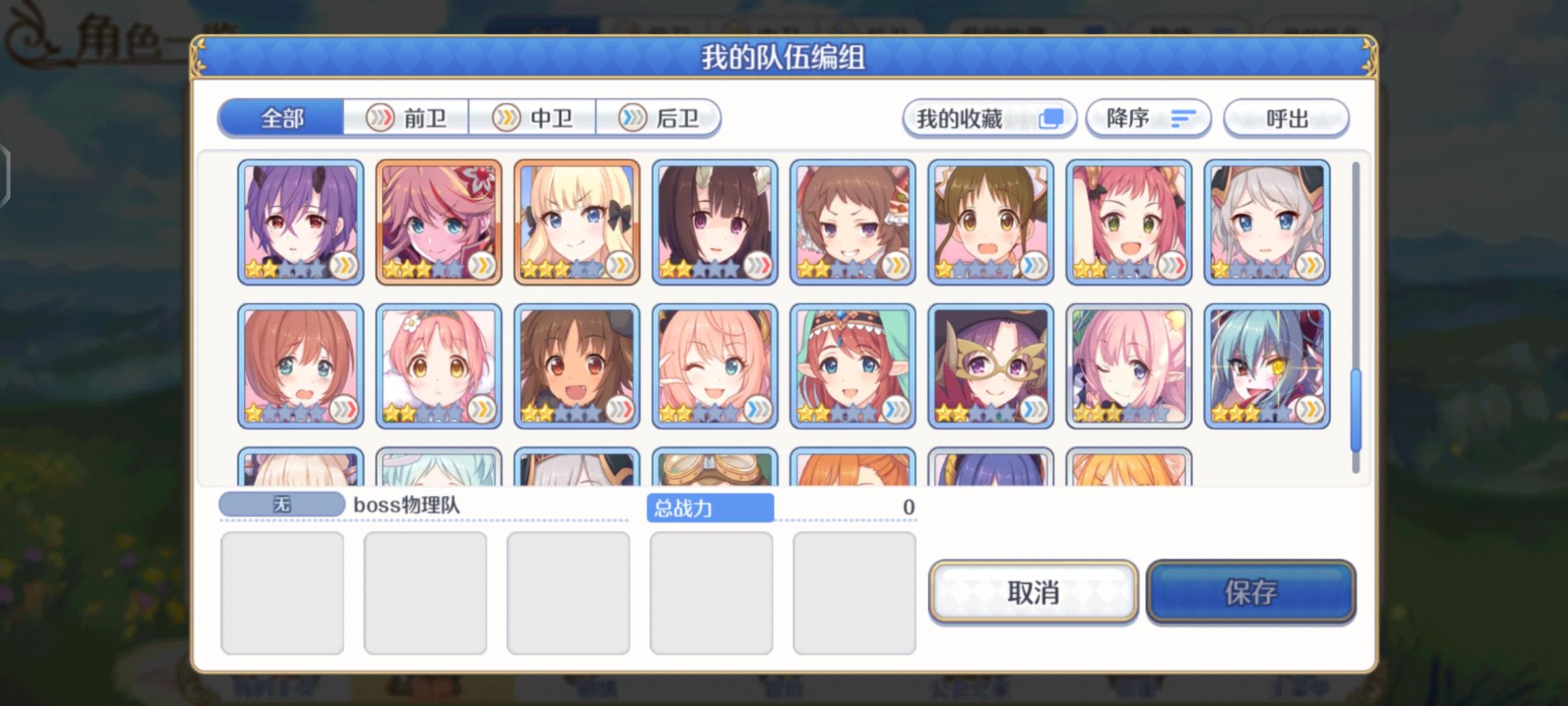Click the red chevron icon beside 前卫 label
1568x706 pixels.
[x=382, y=118]
